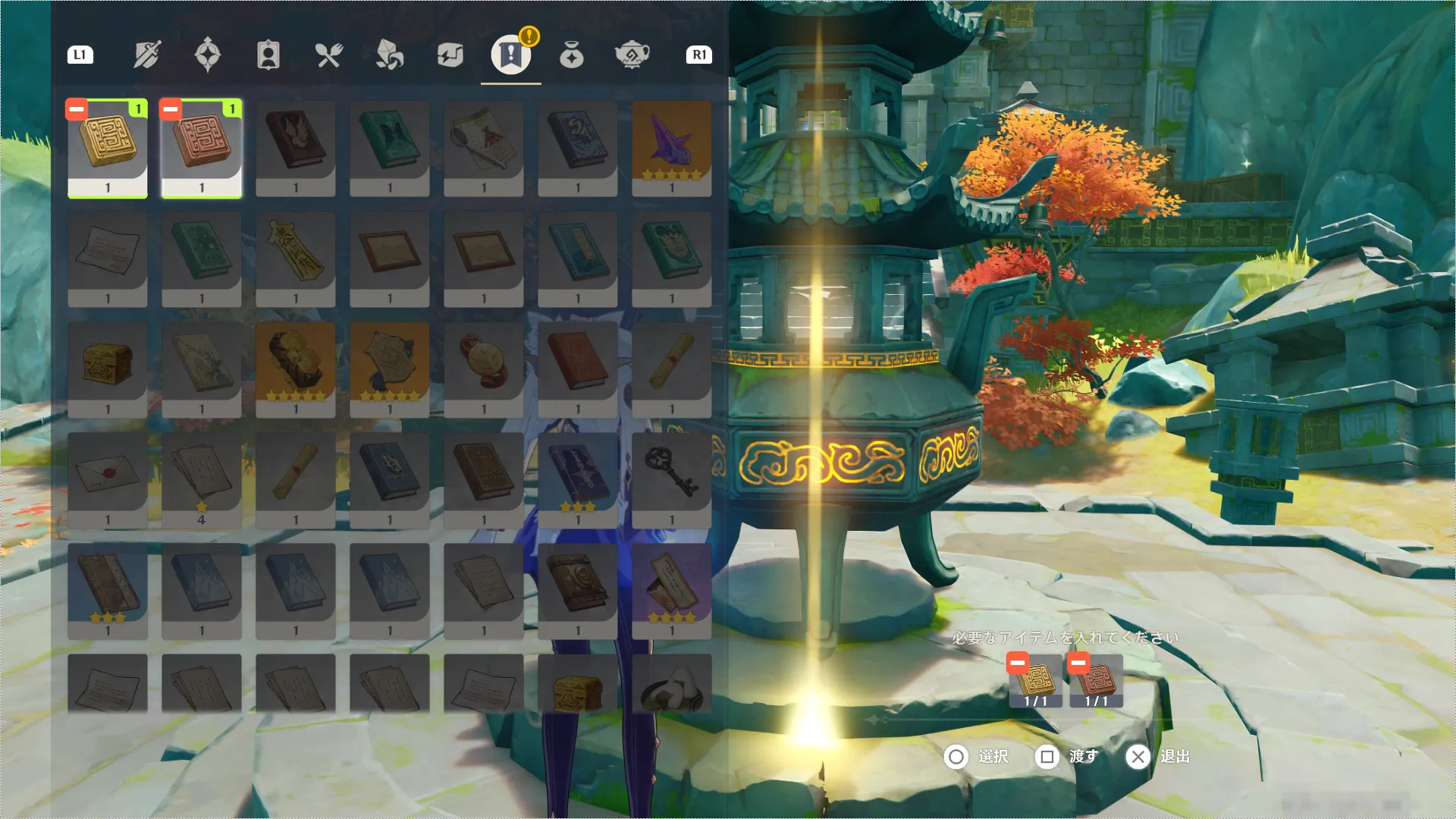Open the Precious Items pouch tab
Screen dimensions: 1456x819
571,55
